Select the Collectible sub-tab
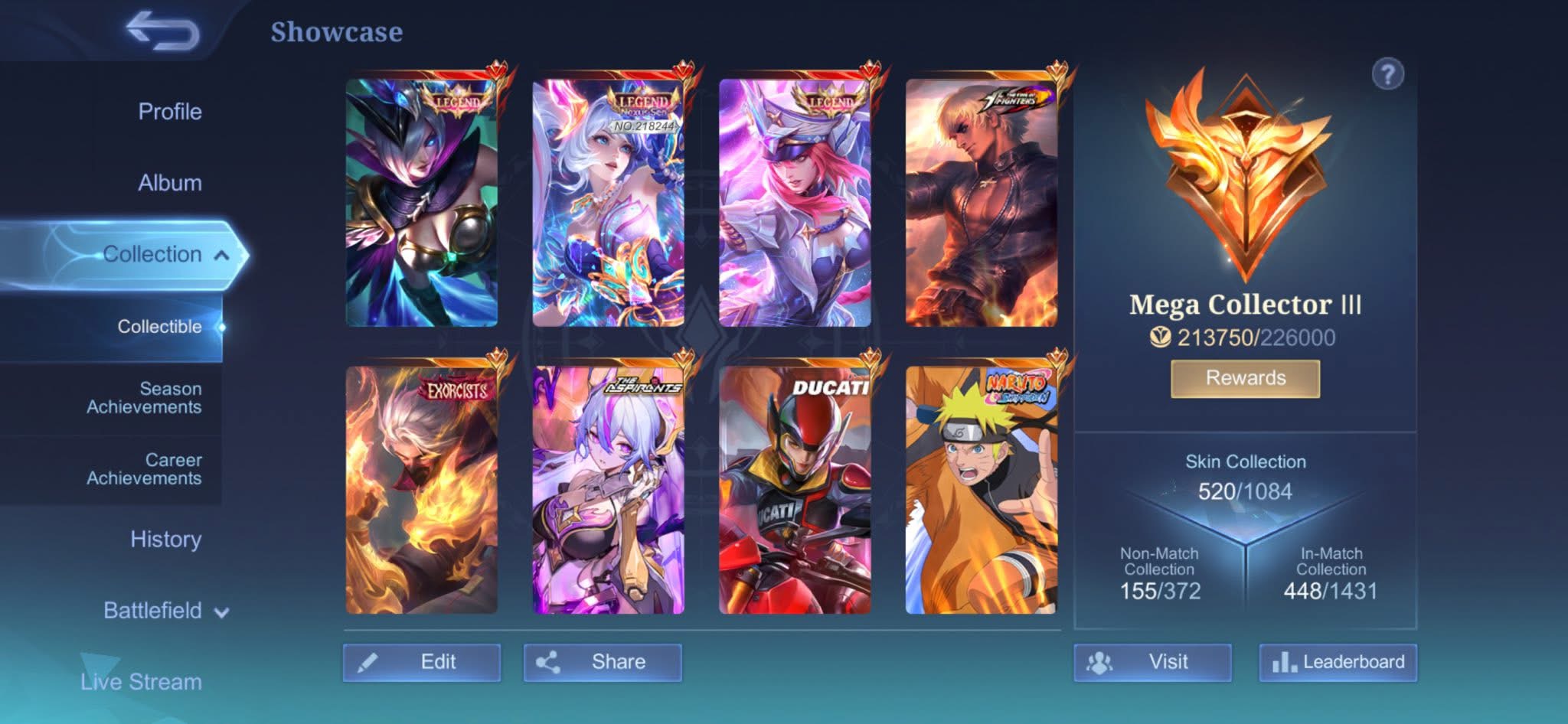The width and height of the screenshot is (1568, 724). pyautogui.click(x=159, y=327)
